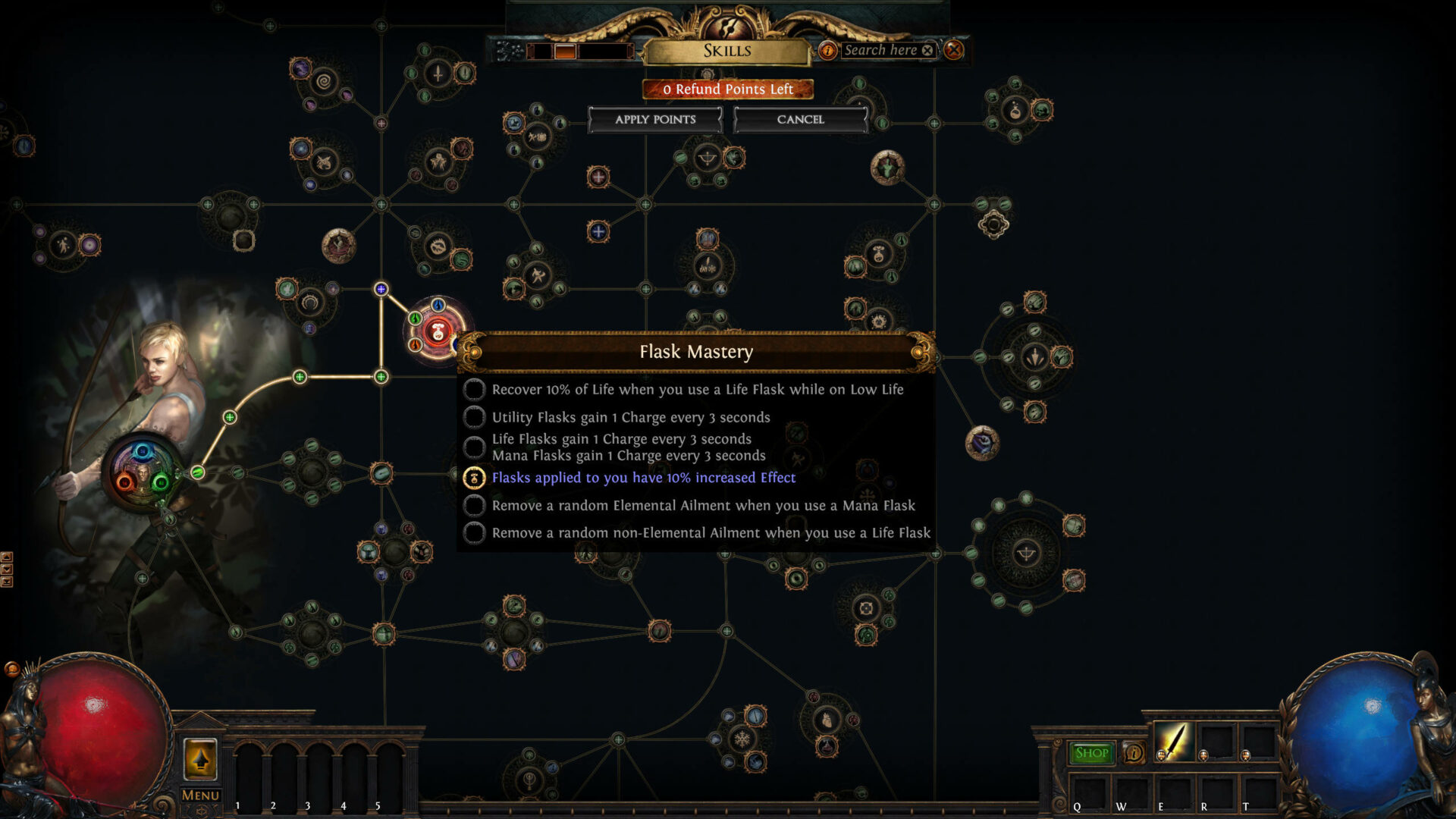
Task: Select the arrow attack skill icon
Action: pos(1172,742)
